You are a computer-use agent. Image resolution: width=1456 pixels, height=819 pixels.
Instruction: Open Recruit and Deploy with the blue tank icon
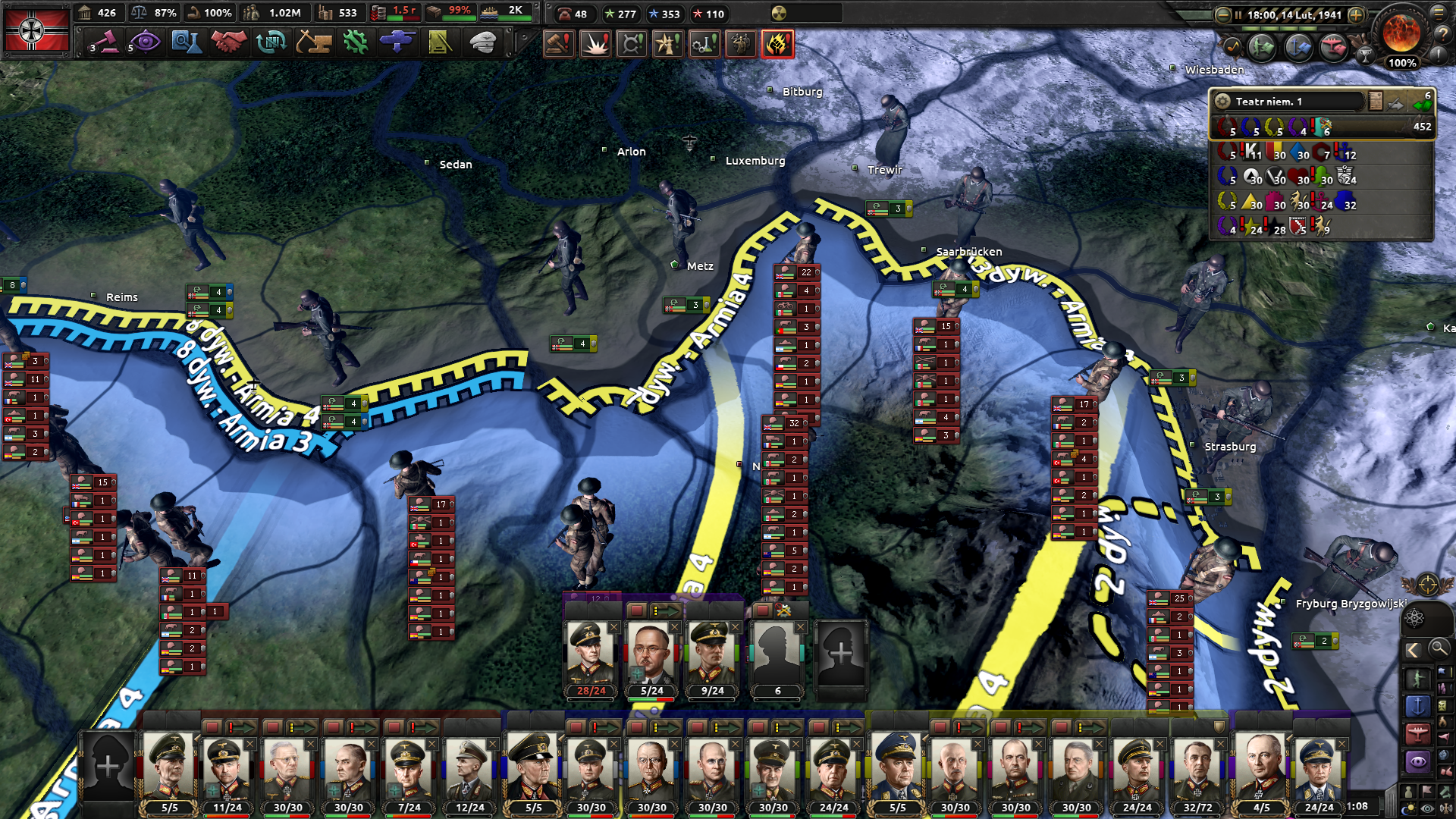pyautogui.click(x=397, y=42)
